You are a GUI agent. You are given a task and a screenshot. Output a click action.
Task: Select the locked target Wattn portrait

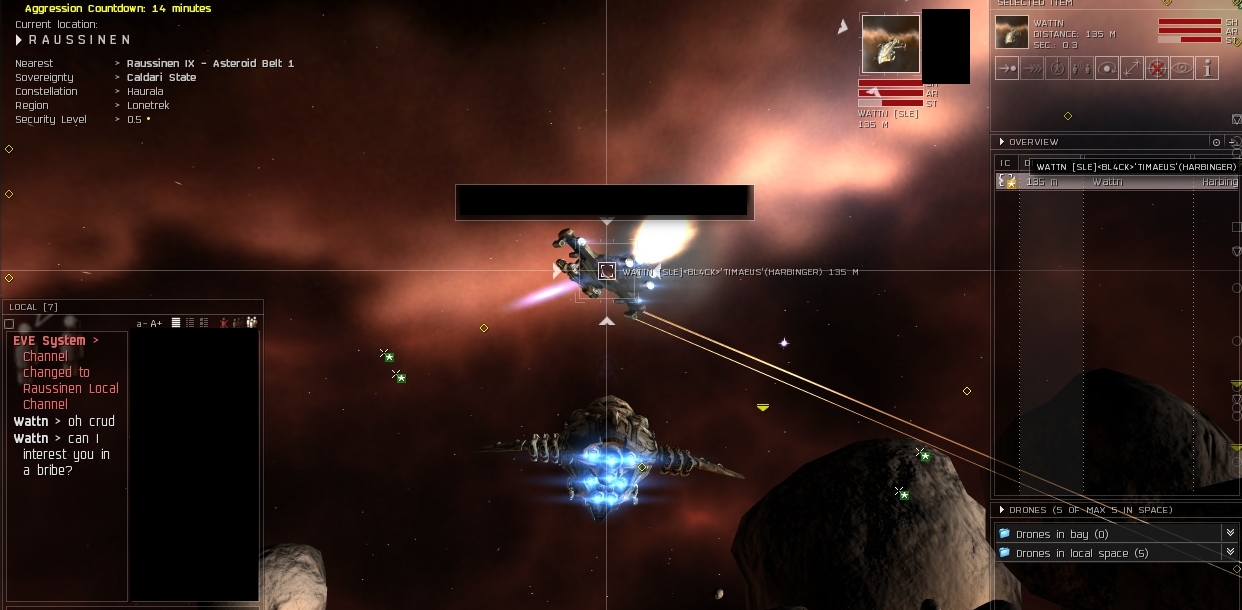[x=890, y=44]
